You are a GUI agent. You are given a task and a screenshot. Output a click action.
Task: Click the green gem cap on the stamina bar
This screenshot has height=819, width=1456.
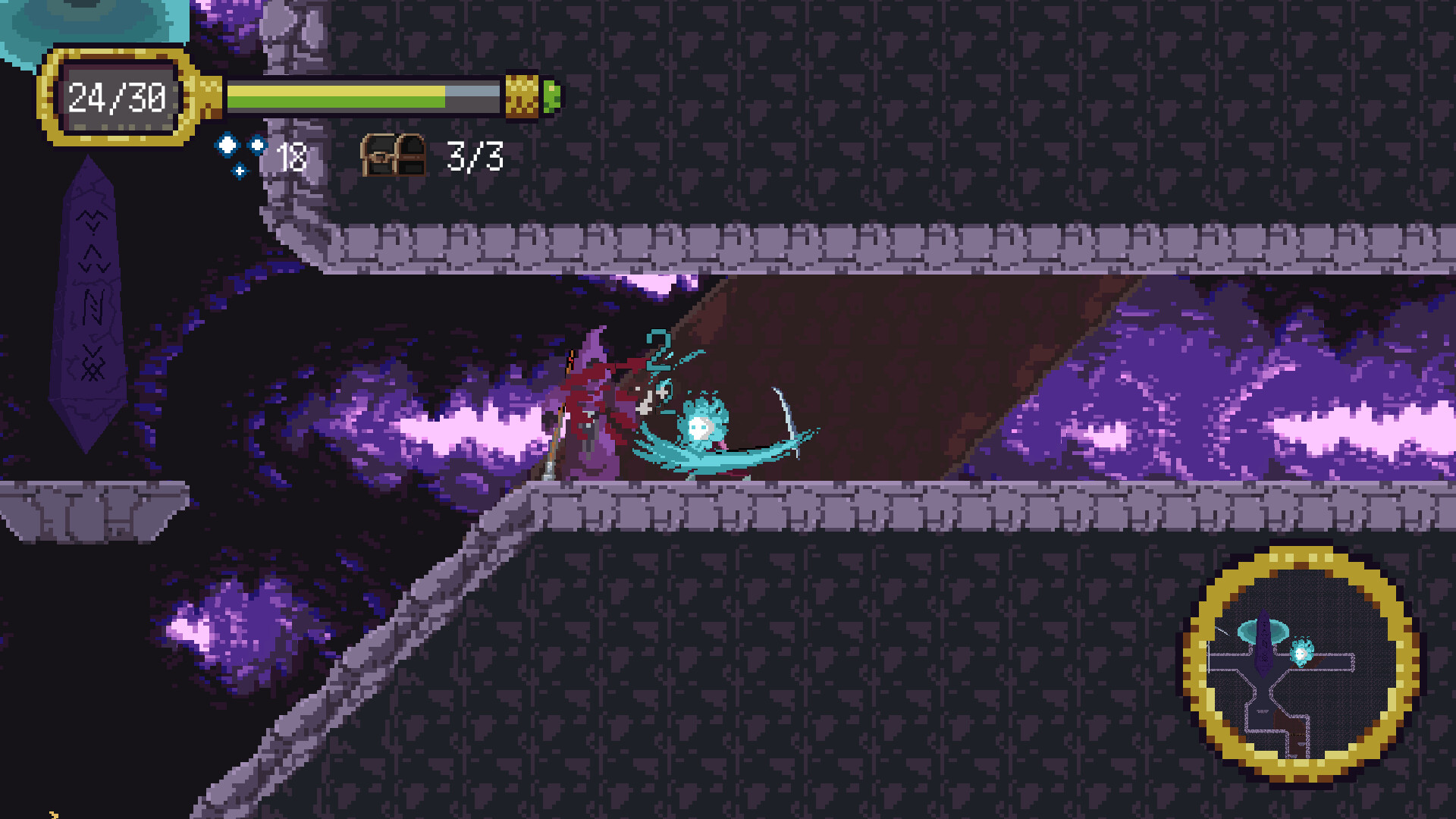pos(552,97)
